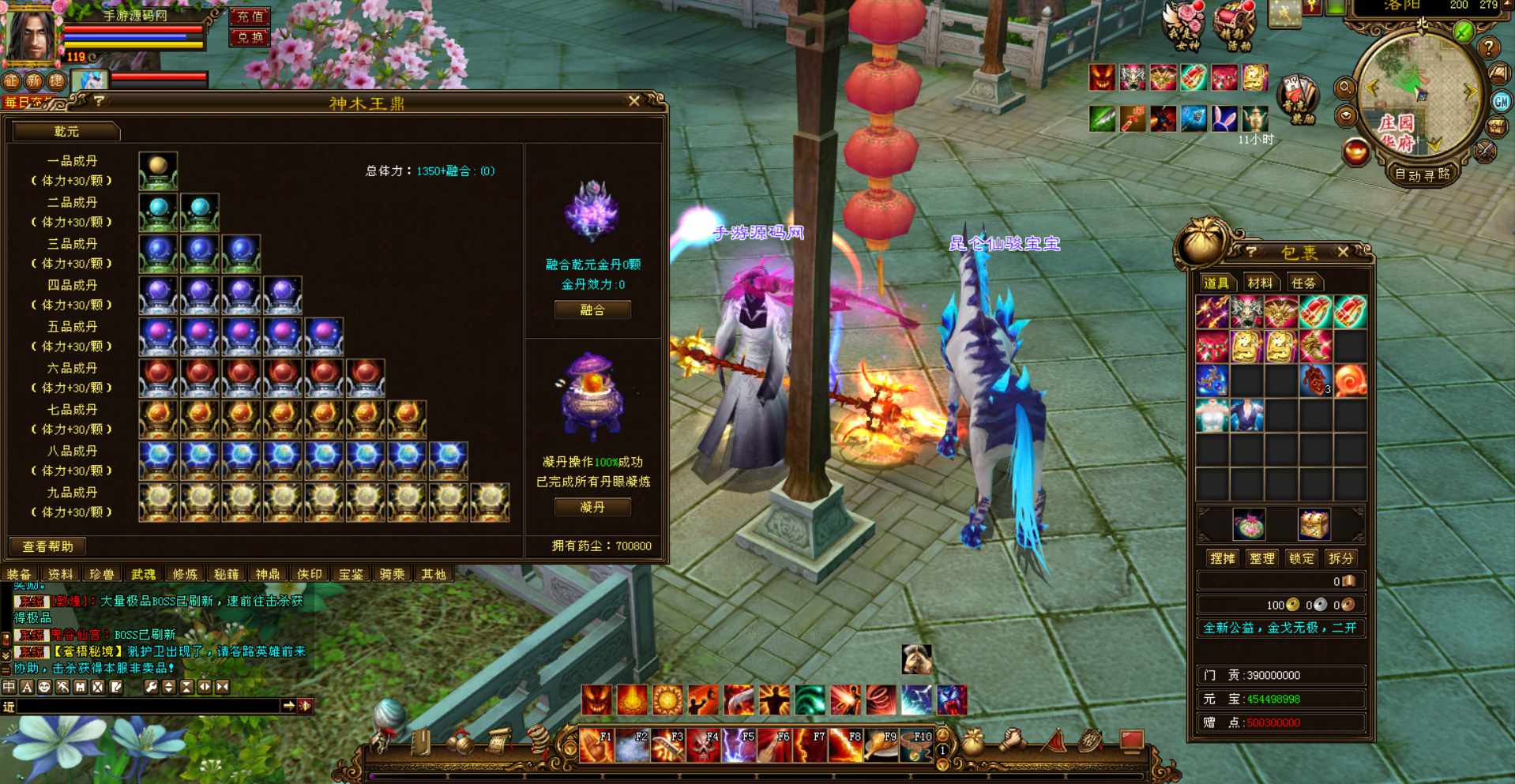1515x784 pixels.
Task: Click the 融合 fuse button
Action: [592, 310]
